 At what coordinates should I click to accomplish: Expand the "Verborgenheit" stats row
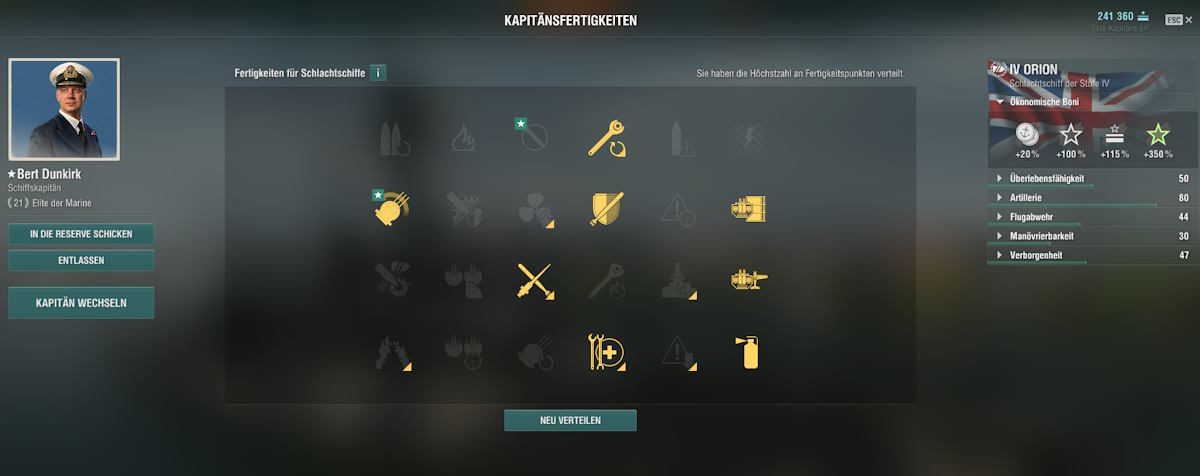(x=997, y=255)
